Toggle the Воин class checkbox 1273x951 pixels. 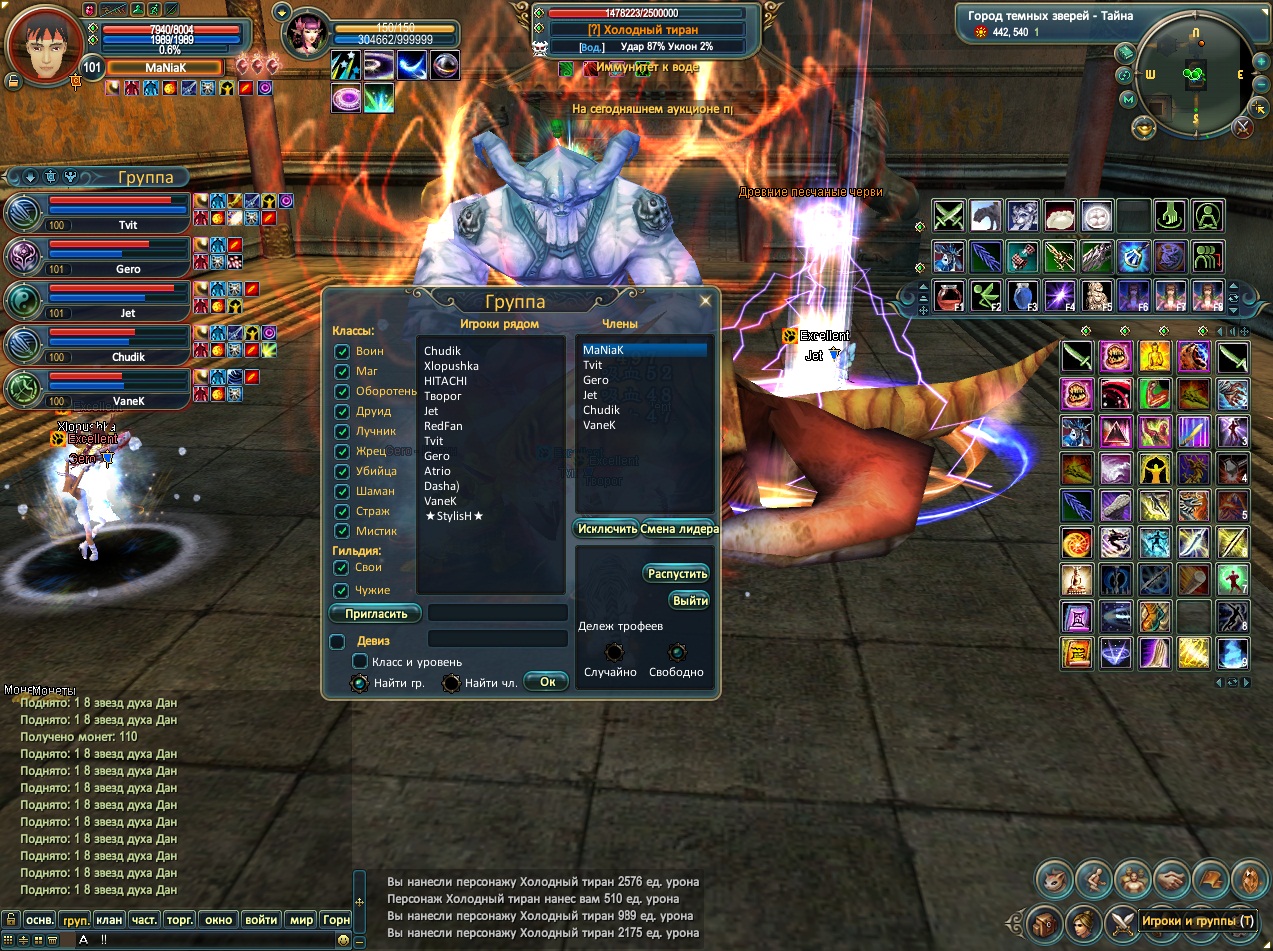click(x=342, y=352)
